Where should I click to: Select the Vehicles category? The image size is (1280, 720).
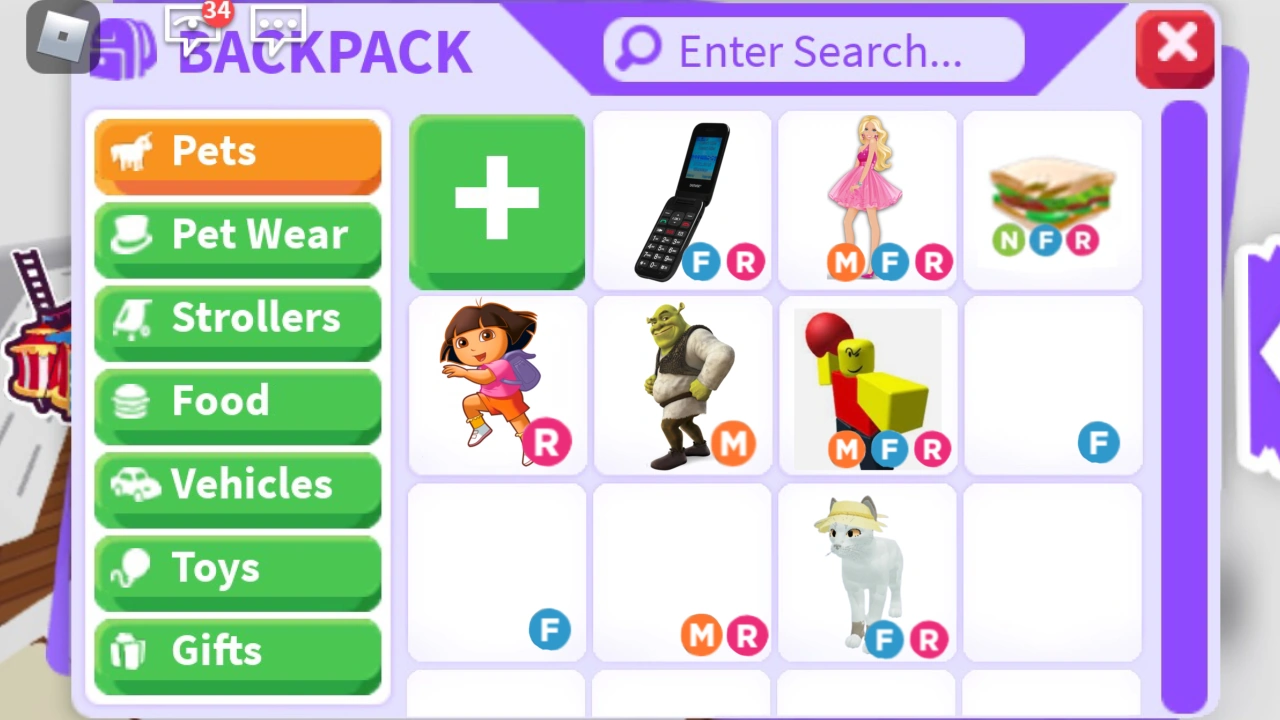click(238, 484)
